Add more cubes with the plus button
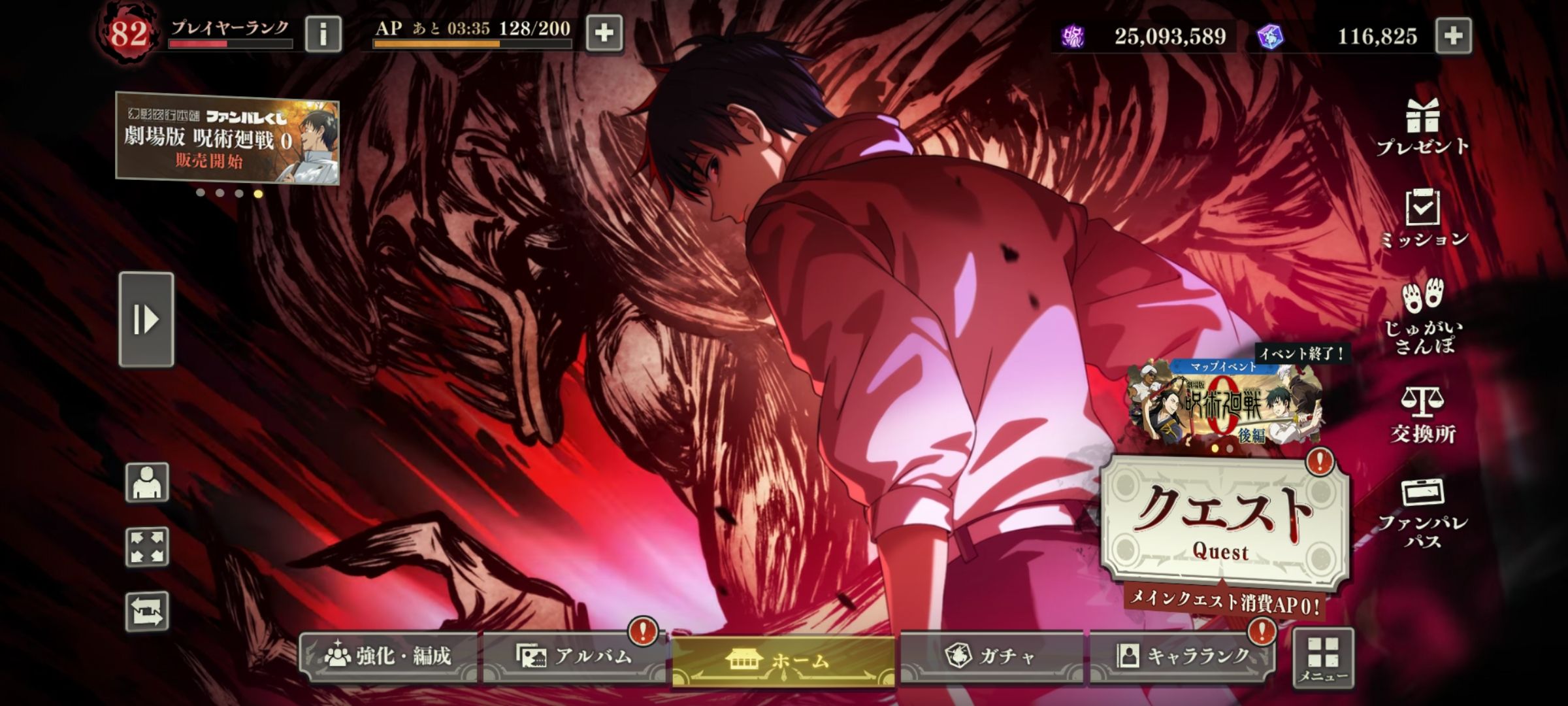This screenshot has height=706, width=1568. [1454, 35]
